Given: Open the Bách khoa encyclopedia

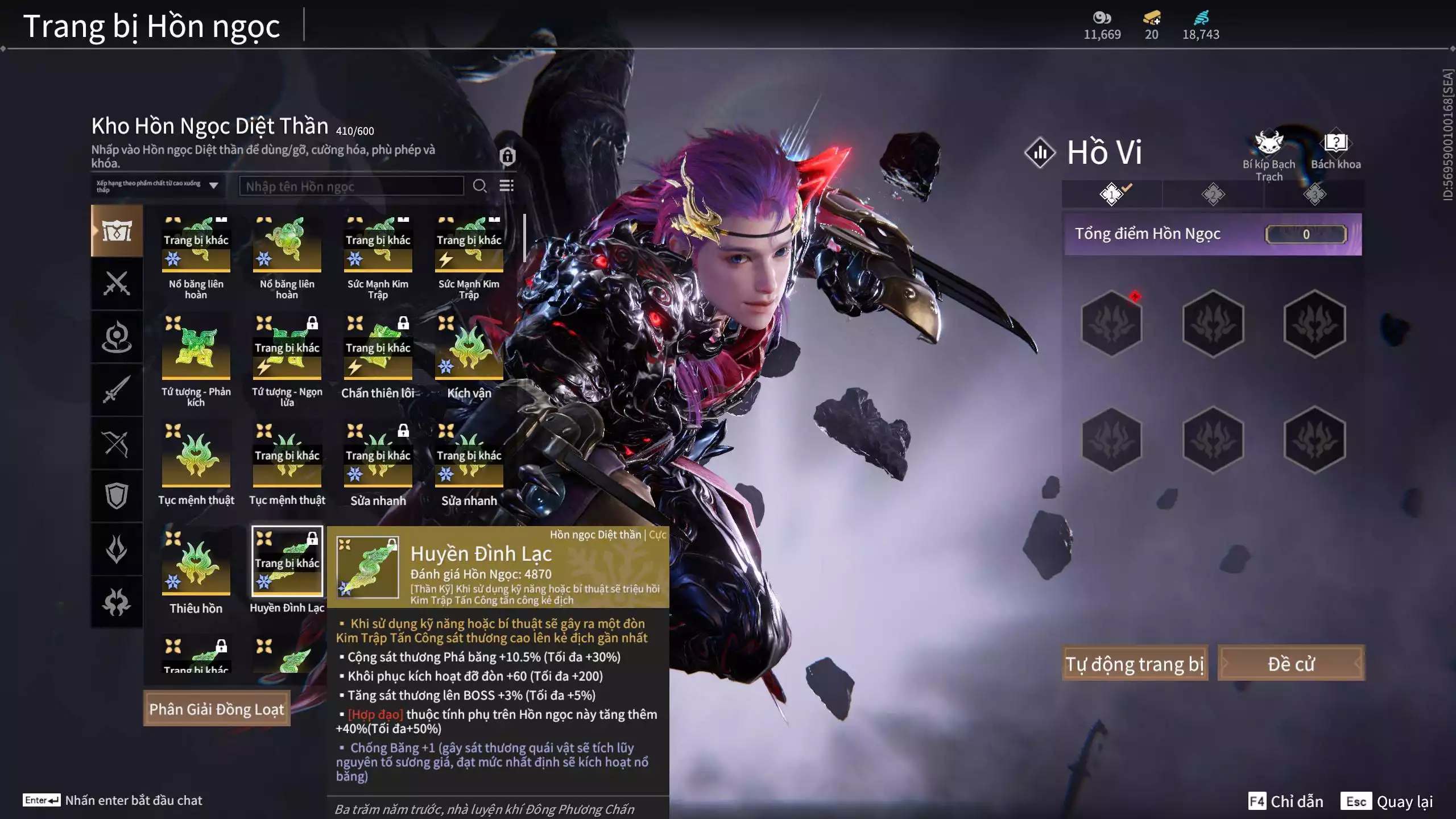Looking at the screenshot, I should pyautogui.click(x=1335, y=151).
